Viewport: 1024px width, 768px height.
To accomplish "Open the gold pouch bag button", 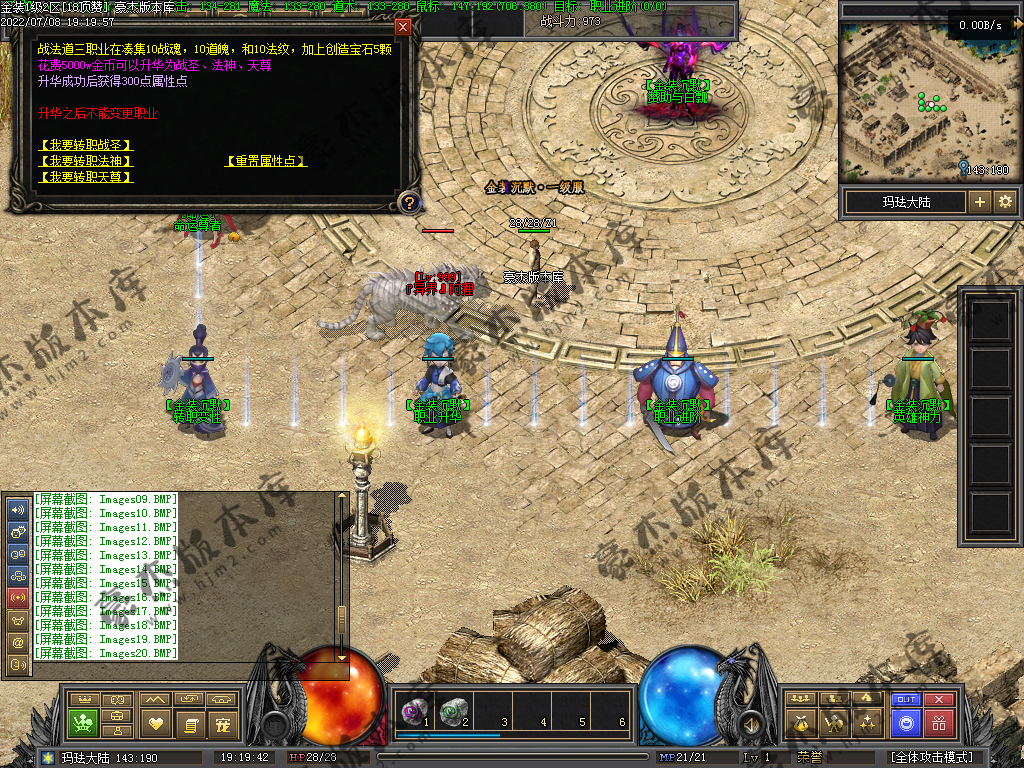I will (x=799, y=722).
